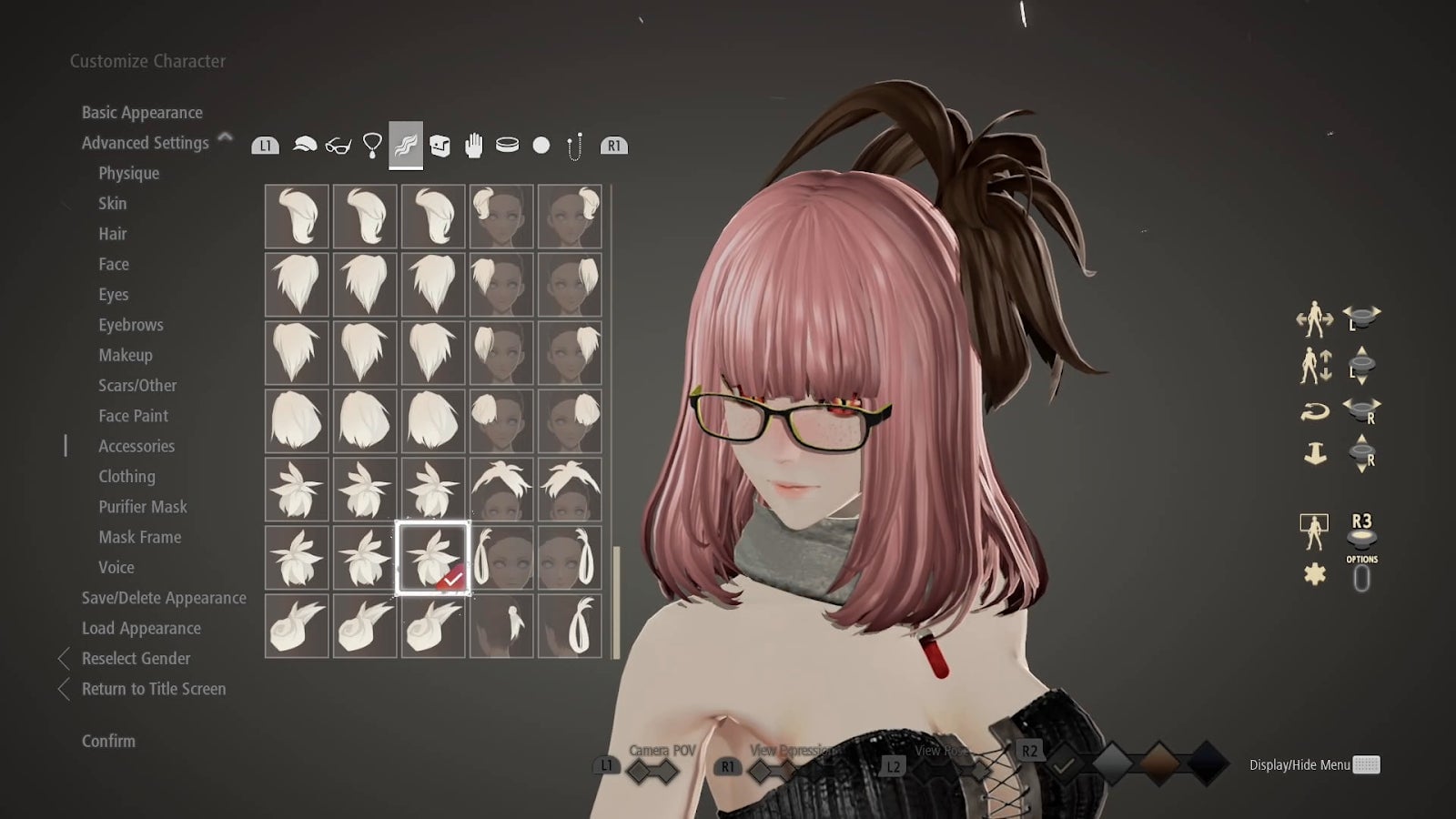Image resolution: width=1456 pixels, height=819 pixels.
Task: Select the currently checked hair ornament style
Action: coord(432,556)
